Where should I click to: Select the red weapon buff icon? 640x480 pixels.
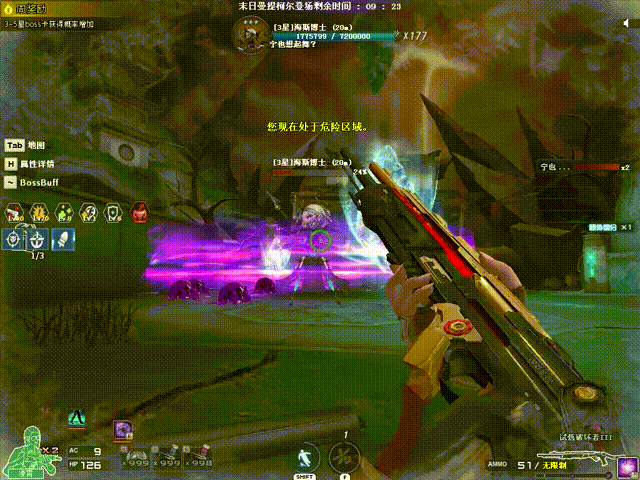[16, 212]
